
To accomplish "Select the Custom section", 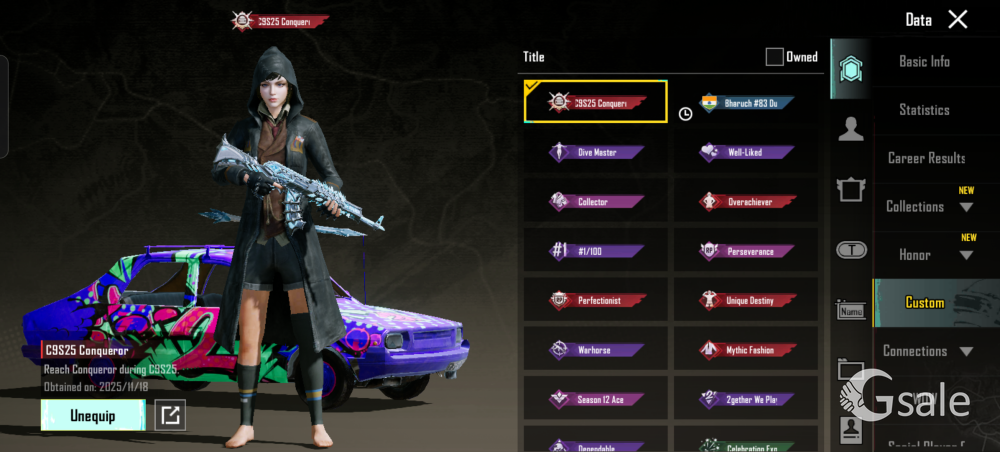I will tap(925, 303).
